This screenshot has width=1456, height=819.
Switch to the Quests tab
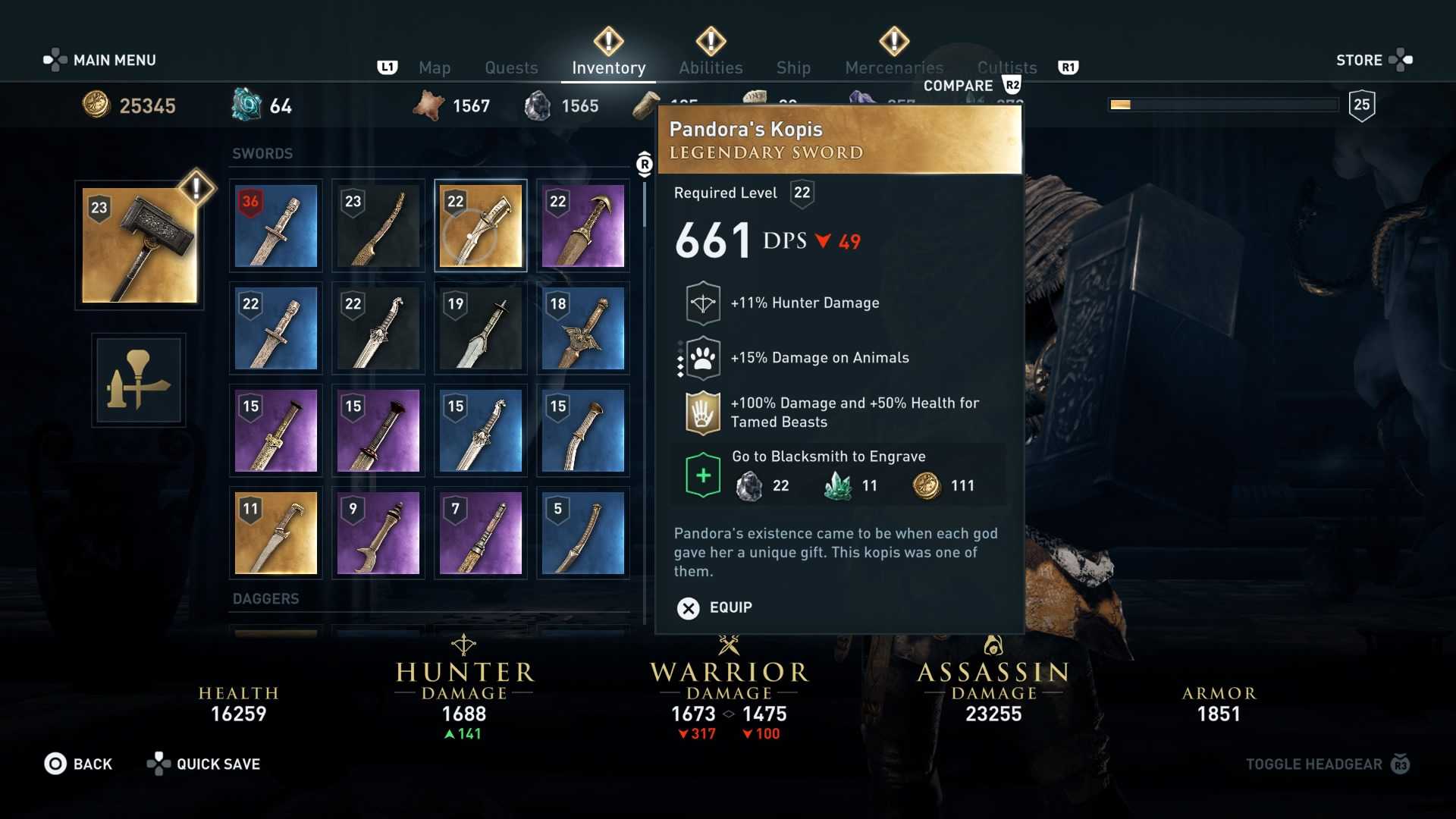[511, 68]
